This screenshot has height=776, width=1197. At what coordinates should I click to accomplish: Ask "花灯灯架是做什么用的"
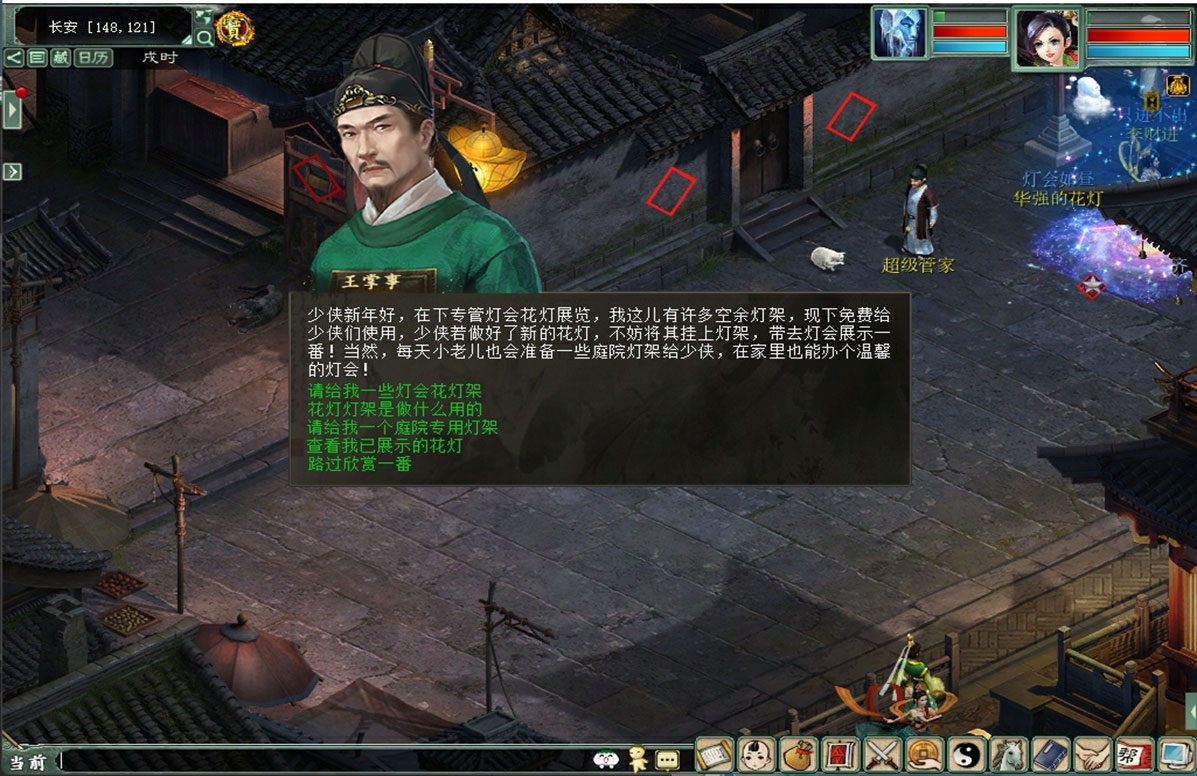click(396, 409)
